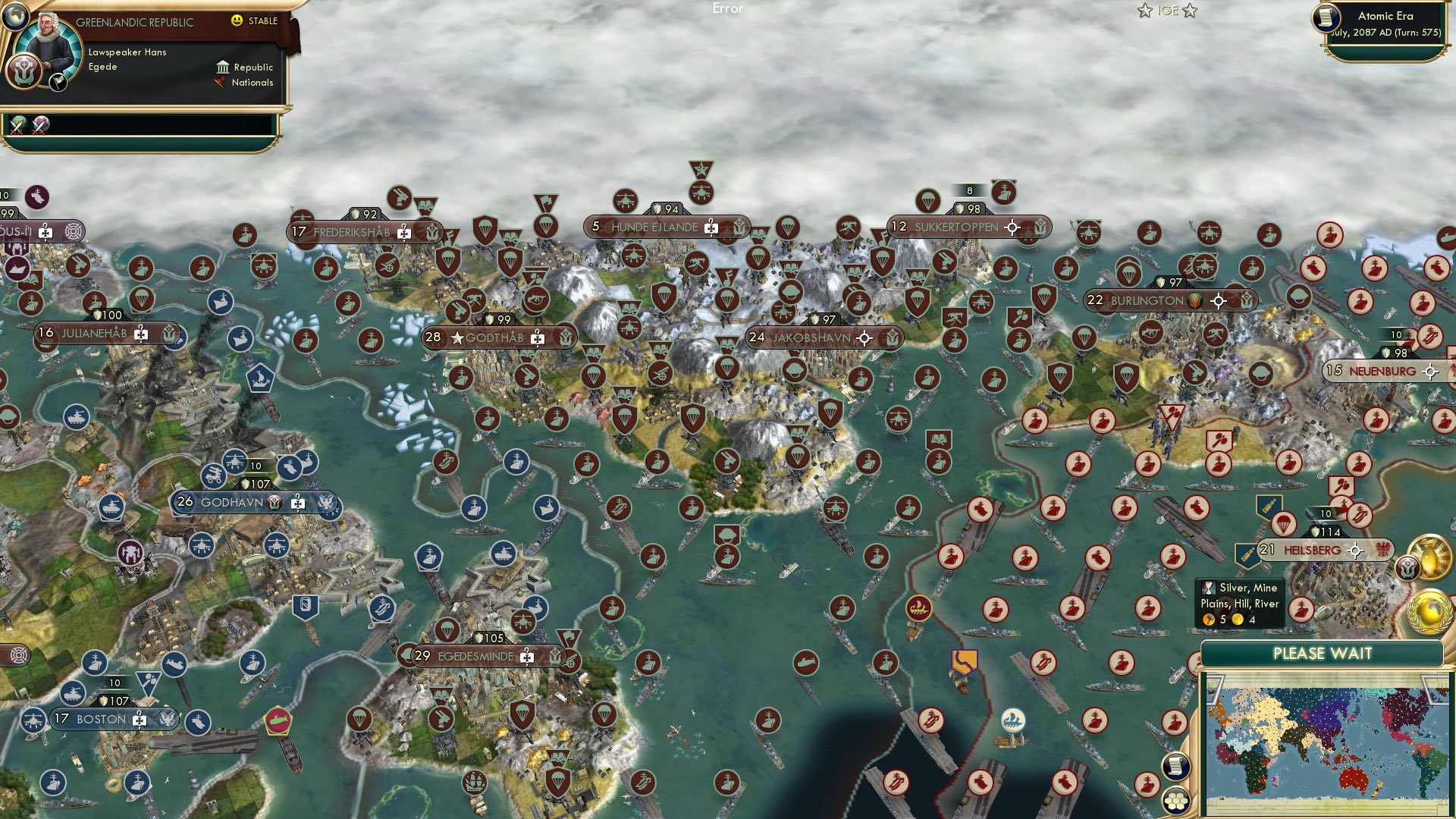Click the PLEASE WAIT progress banner
The height and width of the screenshot is (819, 1456).
click(1324, 652)
